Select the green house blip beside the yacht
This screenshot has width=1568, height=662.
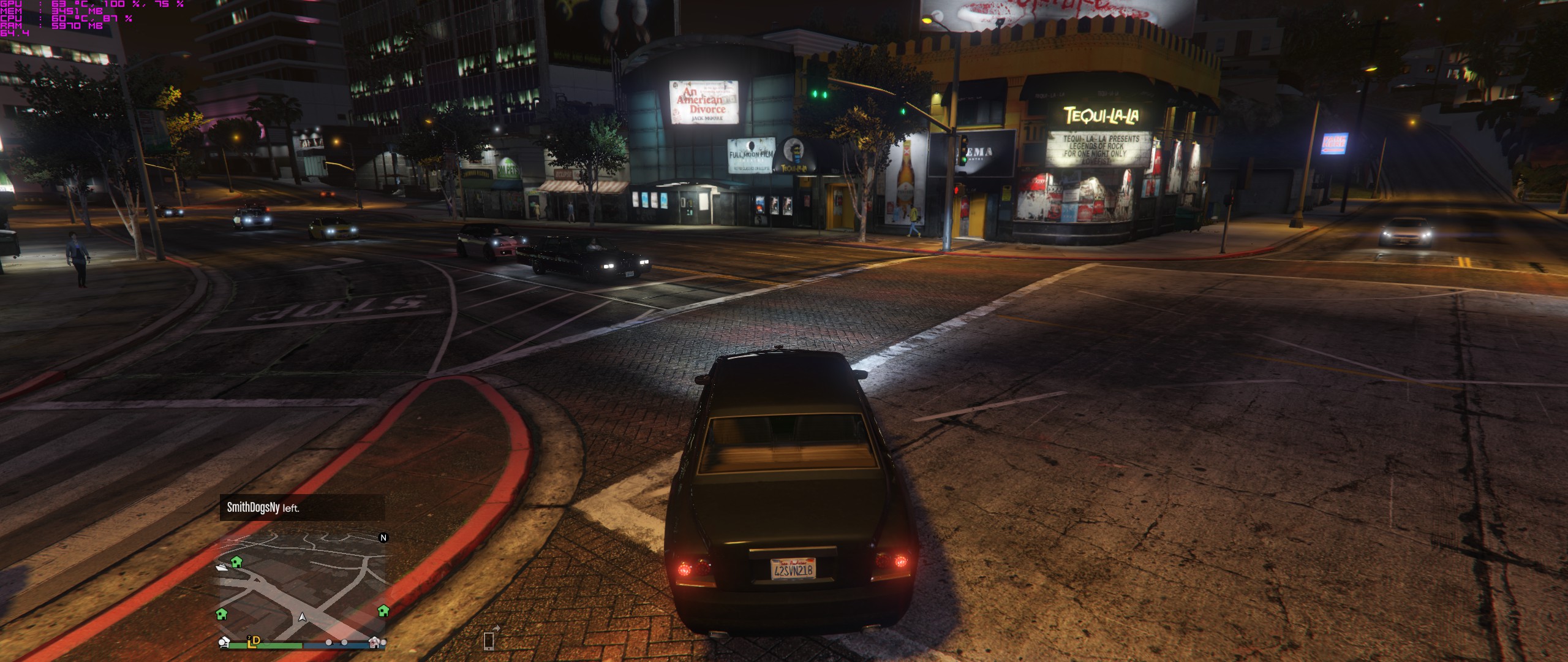coord(236,561)
